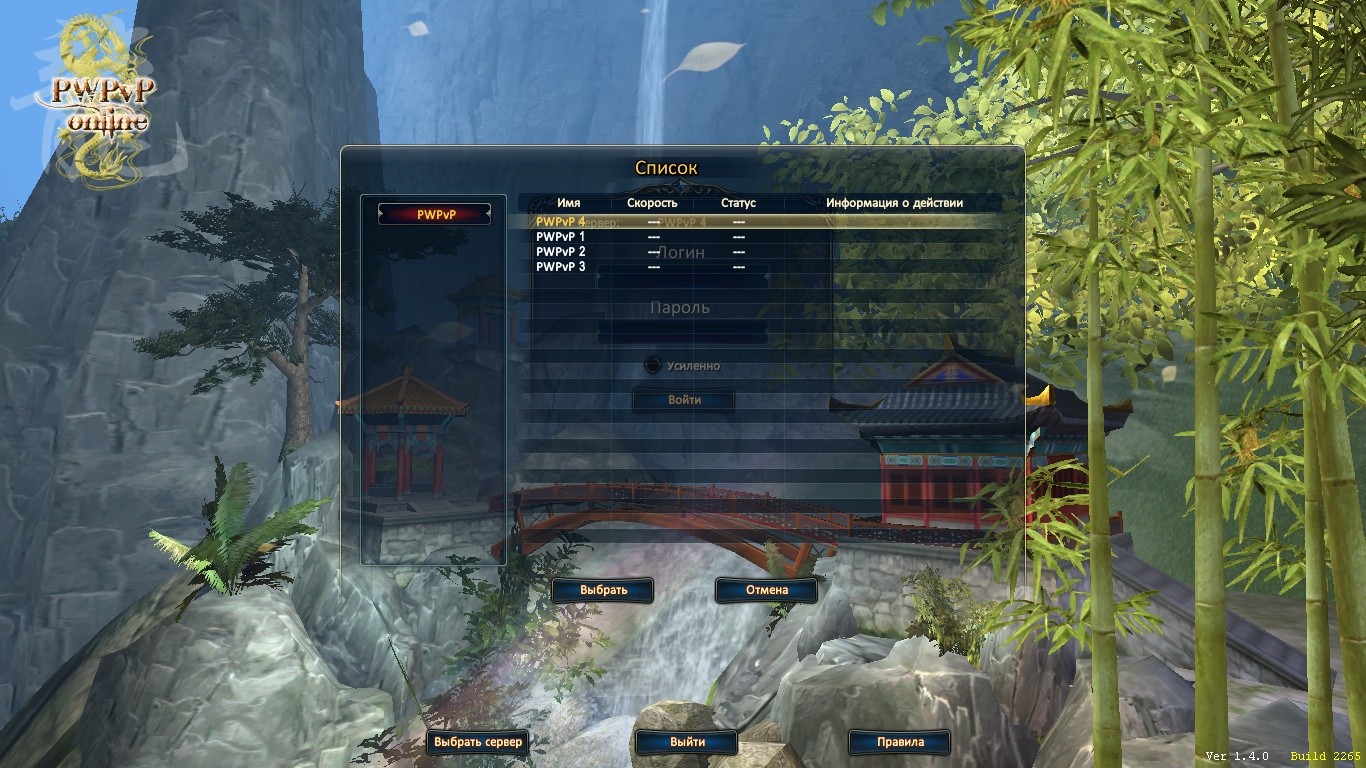The image size is (1366, 768).
Task: Select the PWPvP server group
Action: pyautogui.click(x=435, y=214)
